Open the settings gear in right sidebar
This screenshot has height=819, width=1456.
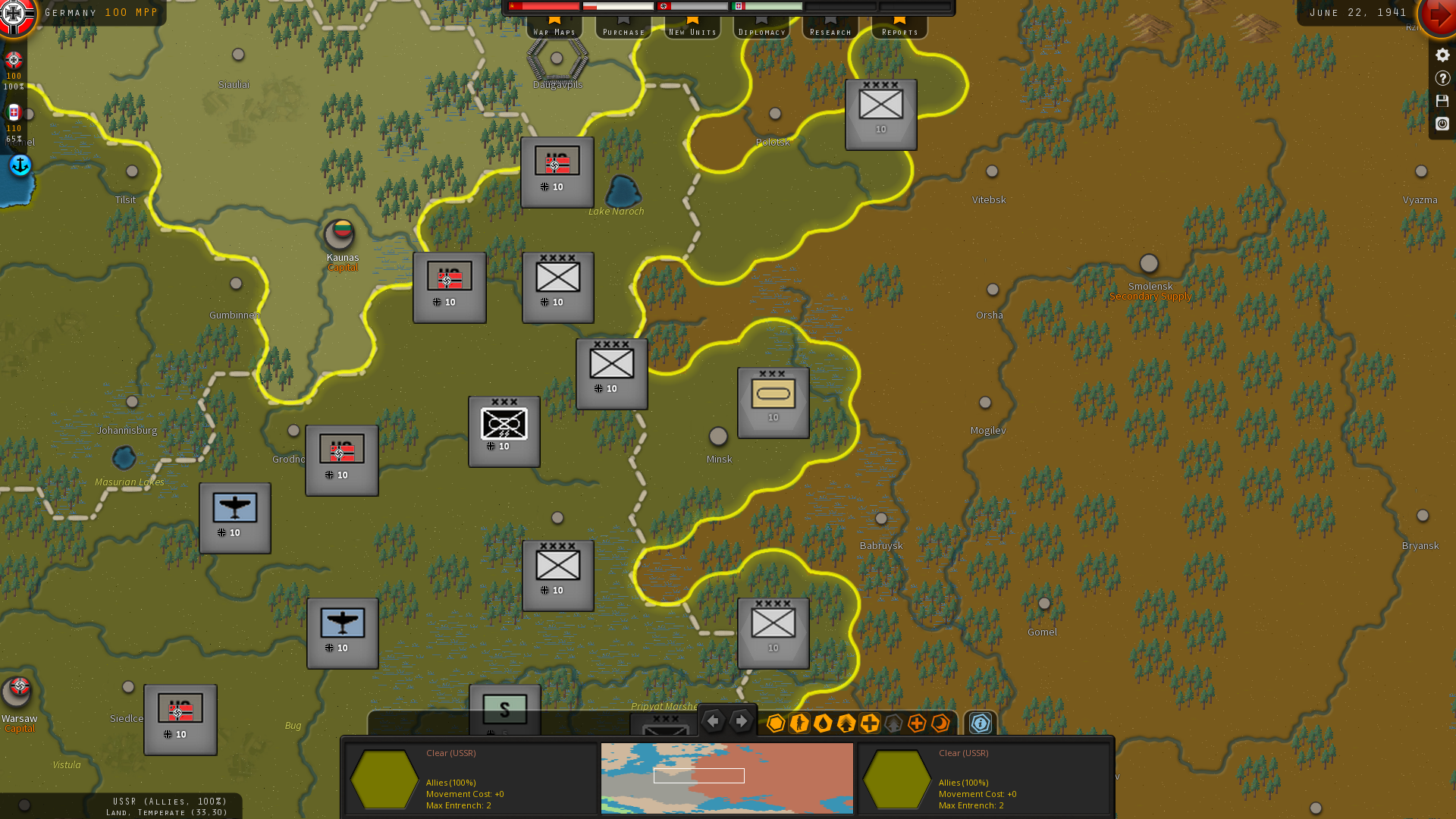pyautogui.click(x=1442, y=54)
